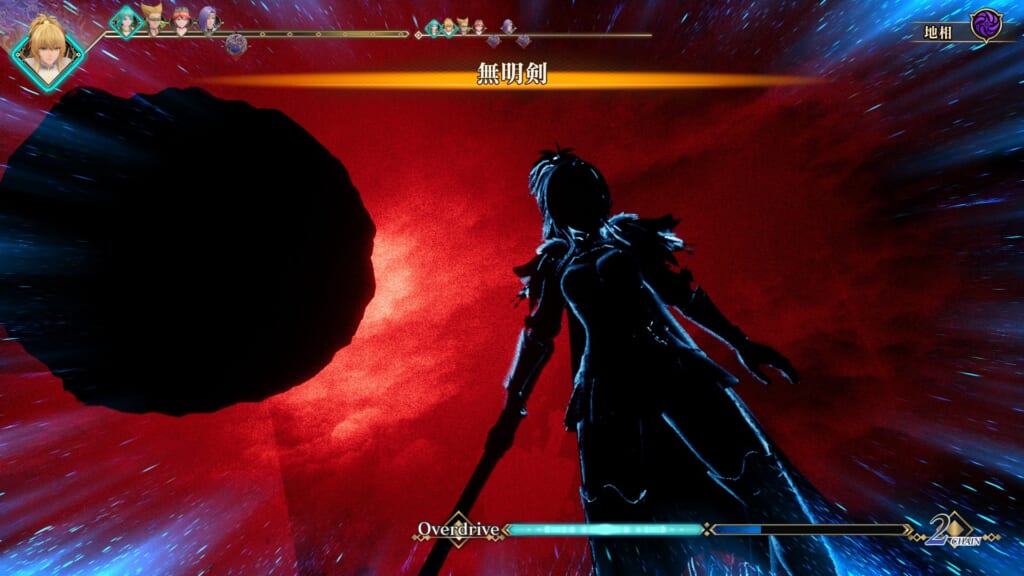Click the dark orb enemy turn marker

coord(235,44)
